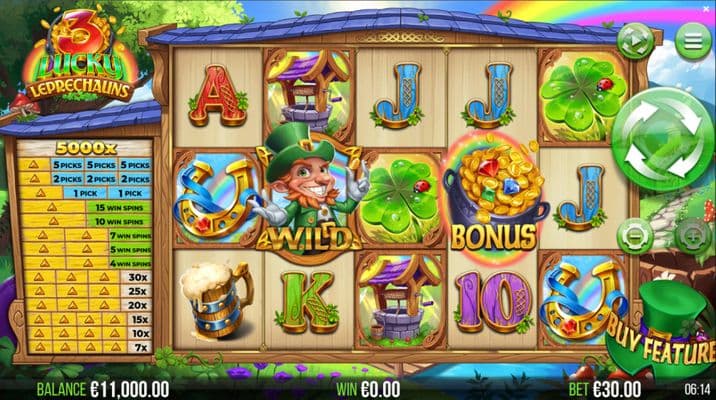Decrease the bet with the minus button

pyautogui.click(x=634, y=236)
